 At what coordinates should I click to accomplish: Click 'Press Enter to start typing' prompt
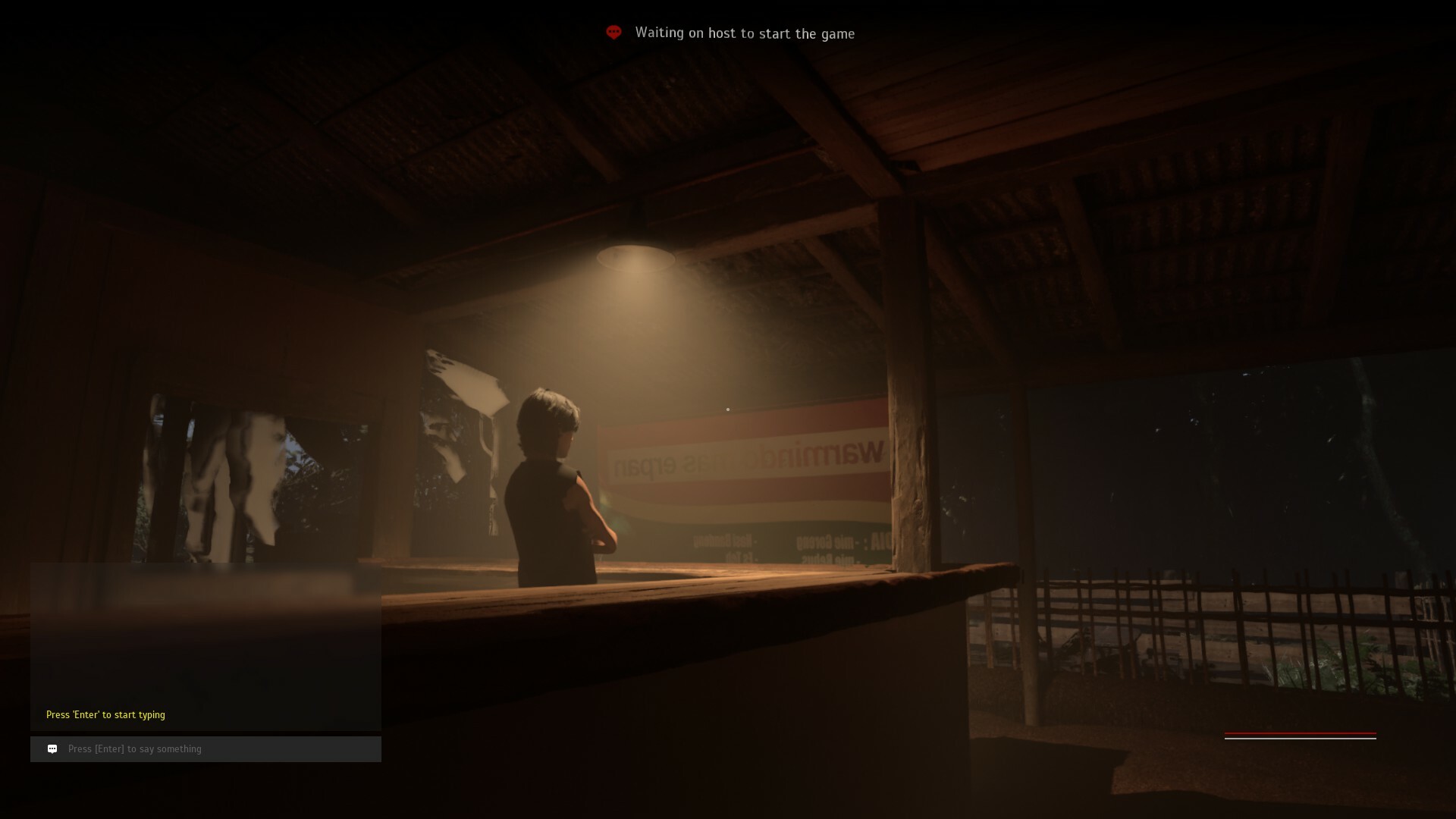[x=106, y=714]
